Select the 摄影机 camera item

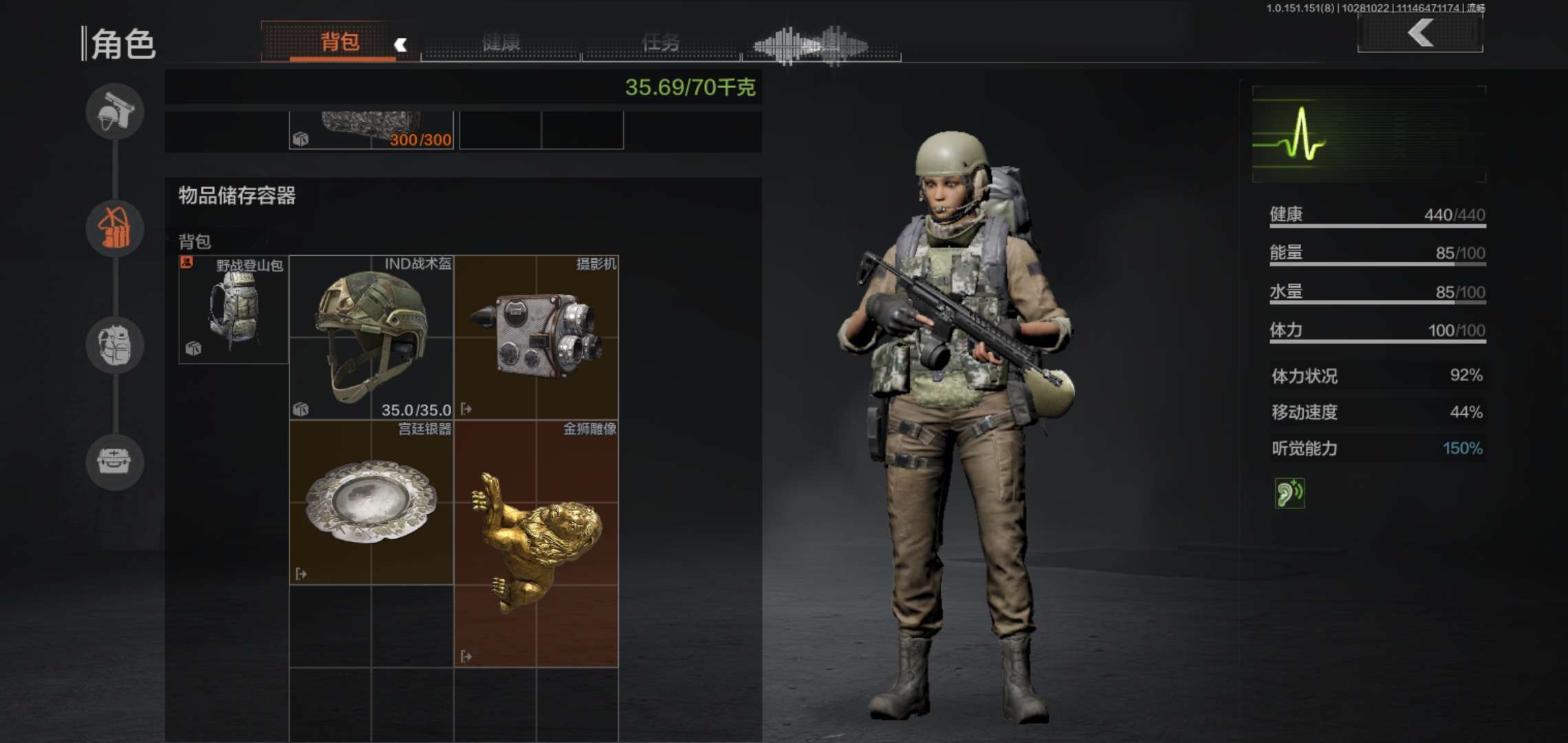tap(536, 337)
